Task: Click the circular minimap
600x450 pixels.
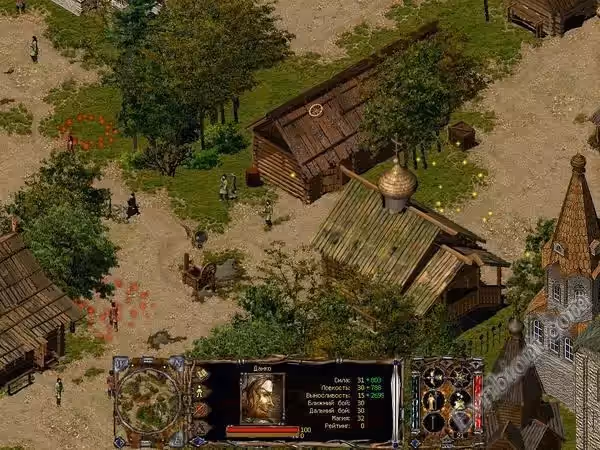Action: tap(148, 400)
